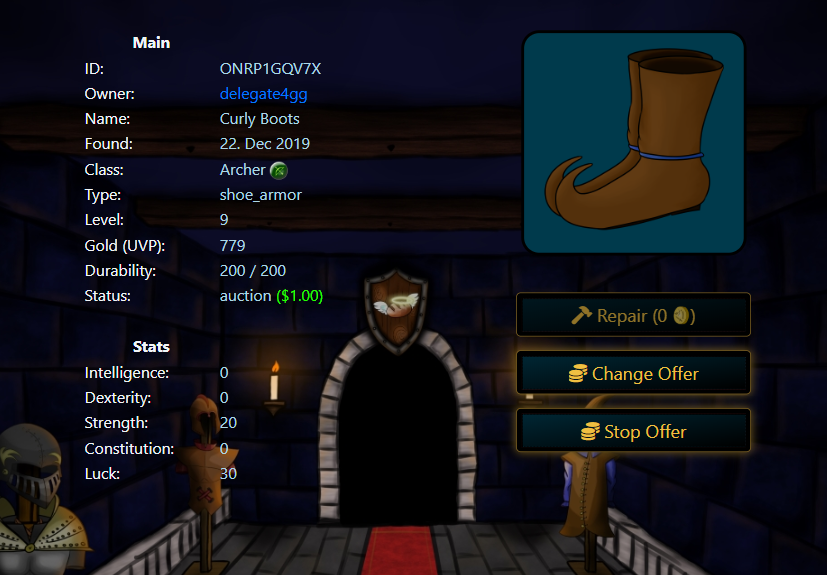Open owner delegate4gg's profile link
Image resolution: width=827 pixels, height=575 pixels.
(x=264, y=94)
